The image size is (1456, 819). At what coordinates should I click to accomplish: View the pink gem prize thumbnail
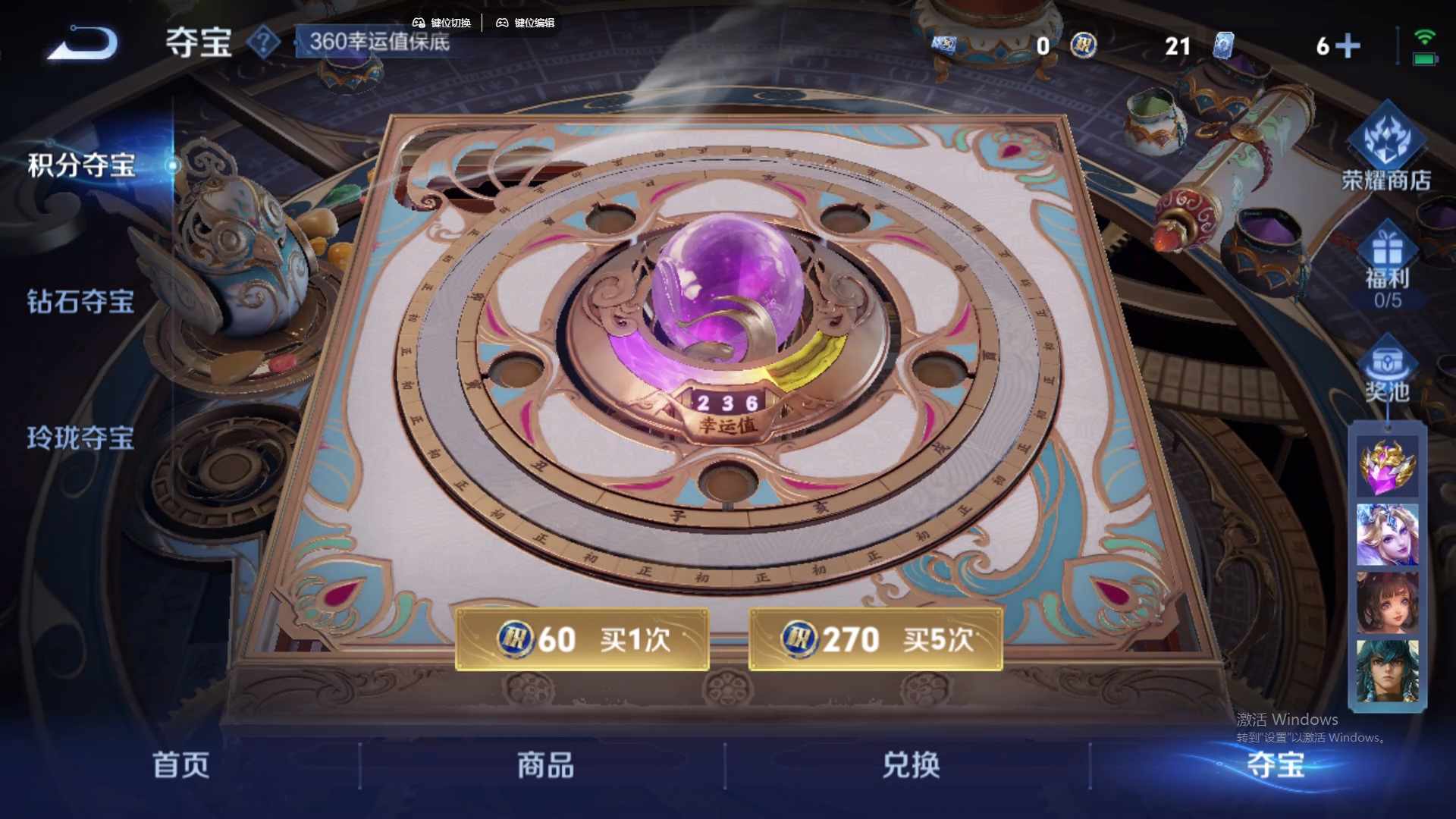(1388, 469)
